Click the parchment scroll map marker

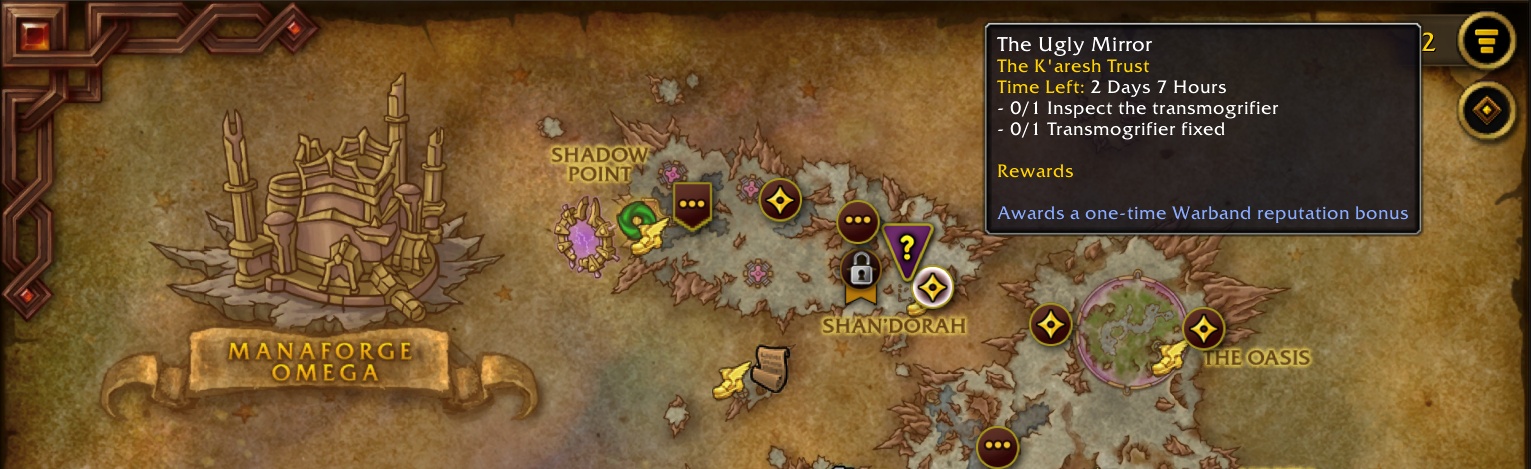[x=770, y=367]
